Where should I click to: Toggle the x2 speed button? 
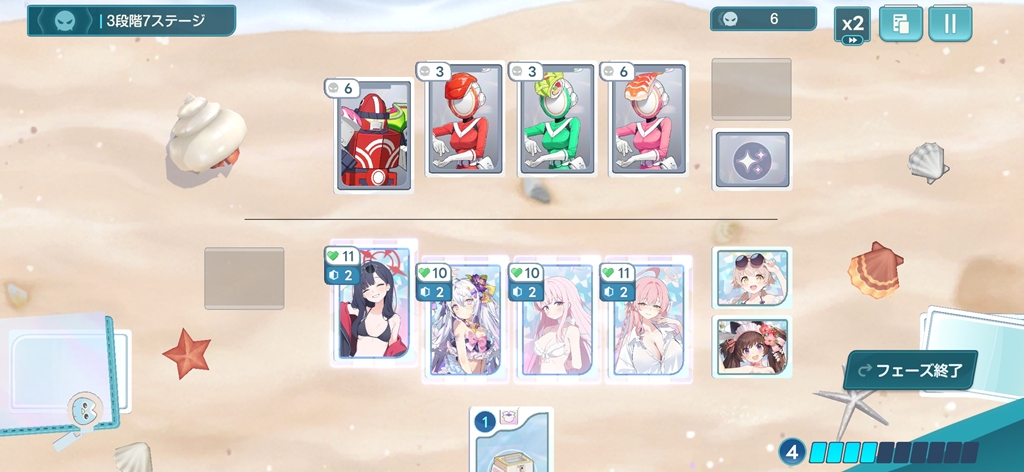tap(853, 25)
